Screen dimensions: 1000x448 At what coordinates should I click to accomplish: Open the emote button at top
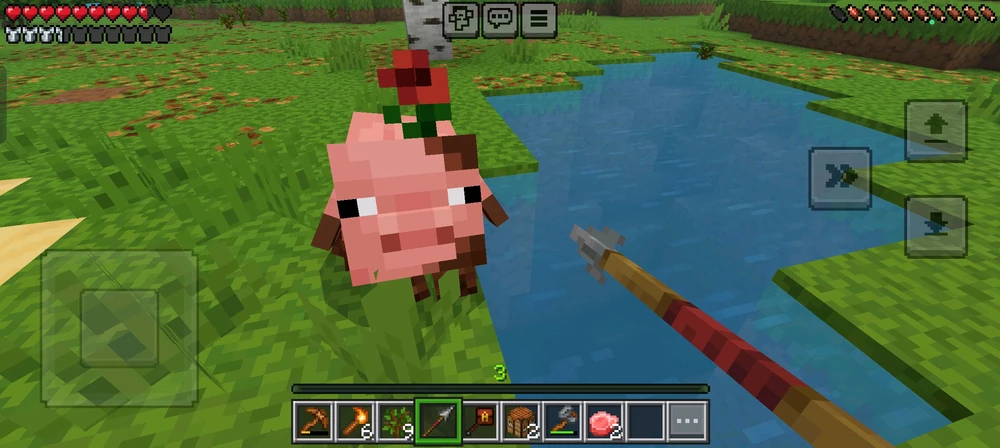[x=462, y=18]
